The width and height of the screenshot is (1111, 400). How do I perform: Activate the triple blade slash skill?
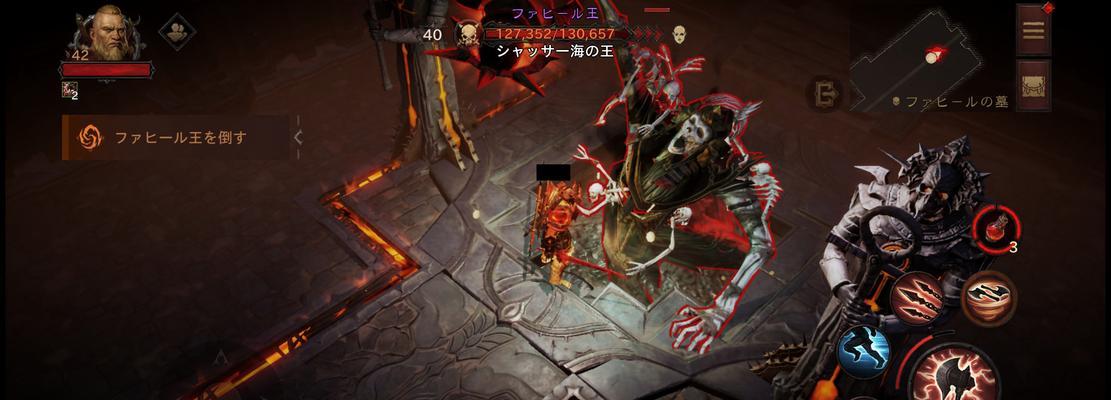(x=914, y=297)
